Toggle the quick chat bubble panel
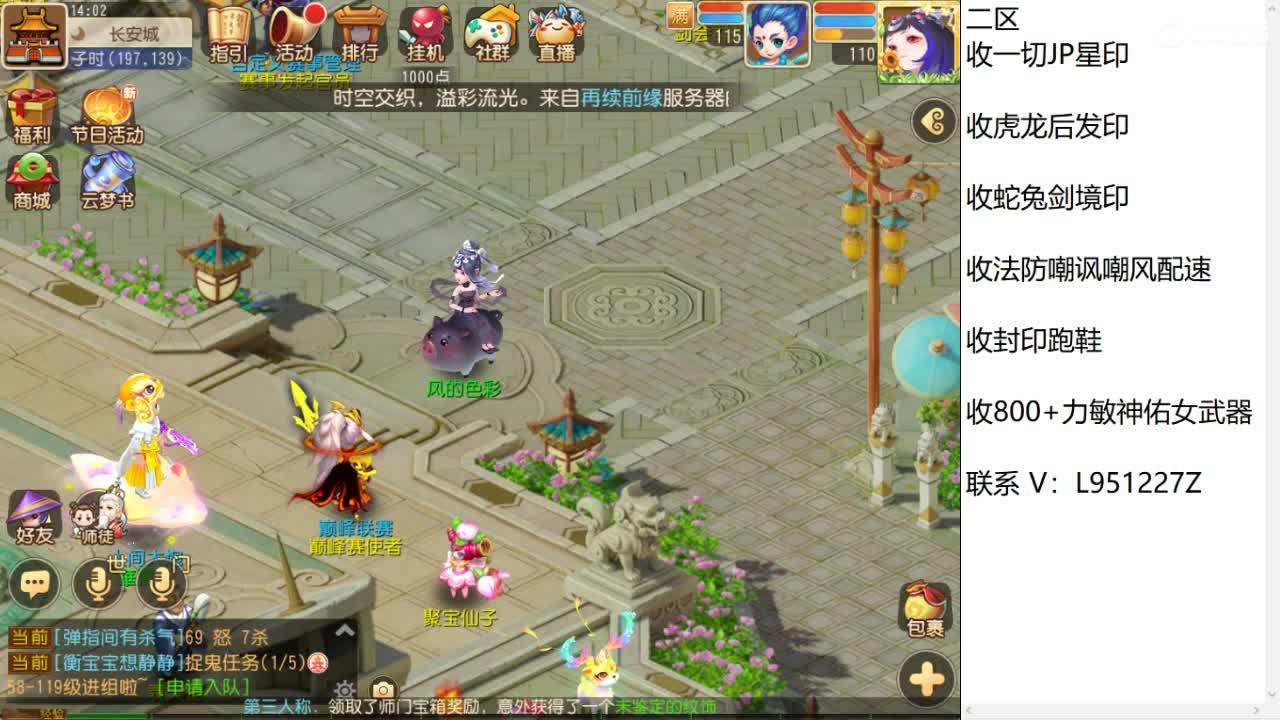This screenshot has height=720, width=1280. (35, 580)
